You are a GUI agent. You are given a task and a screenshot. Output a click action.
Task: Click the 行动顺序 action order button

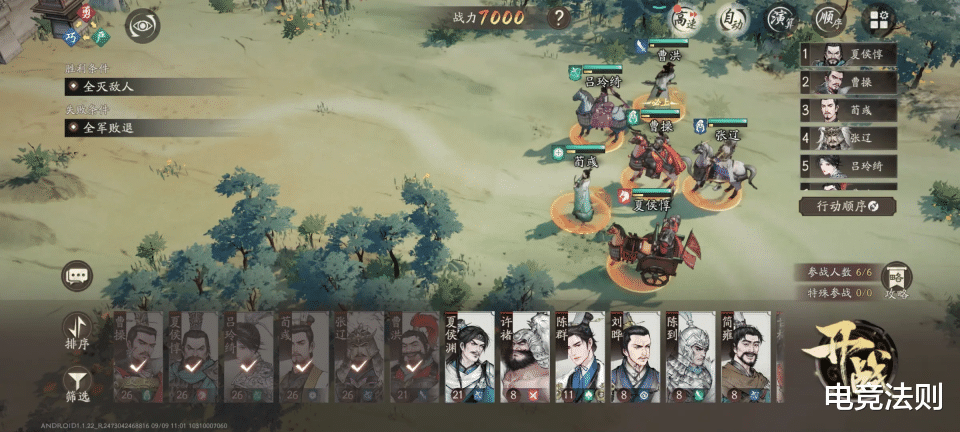point(847,206)
